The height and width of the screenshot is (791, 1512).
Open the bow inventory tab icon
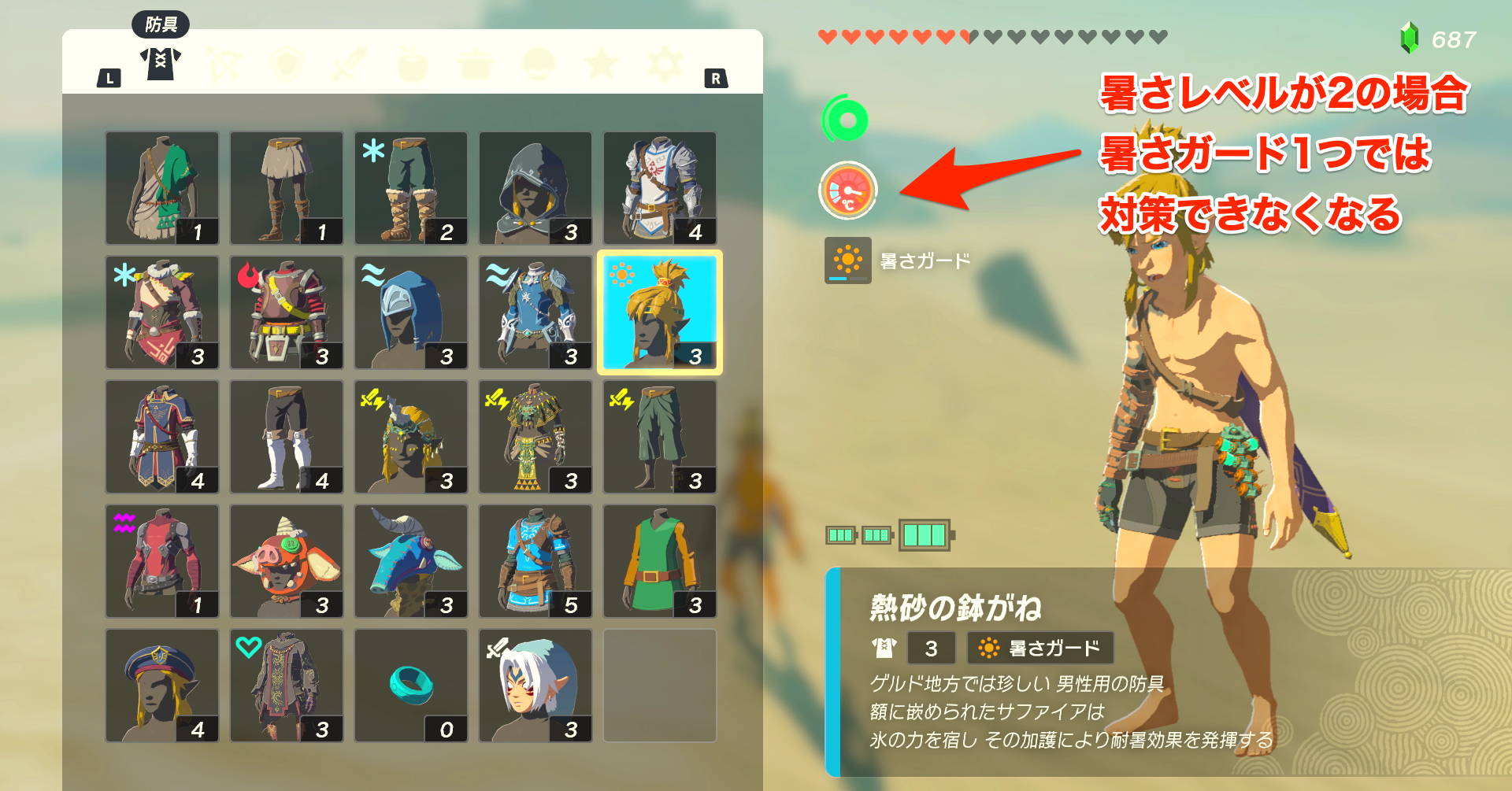coord(224,63)
